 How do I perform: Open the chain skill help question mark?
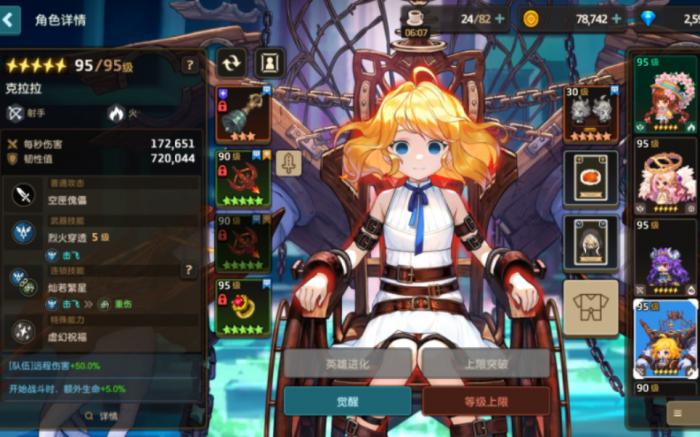[188, 270]
